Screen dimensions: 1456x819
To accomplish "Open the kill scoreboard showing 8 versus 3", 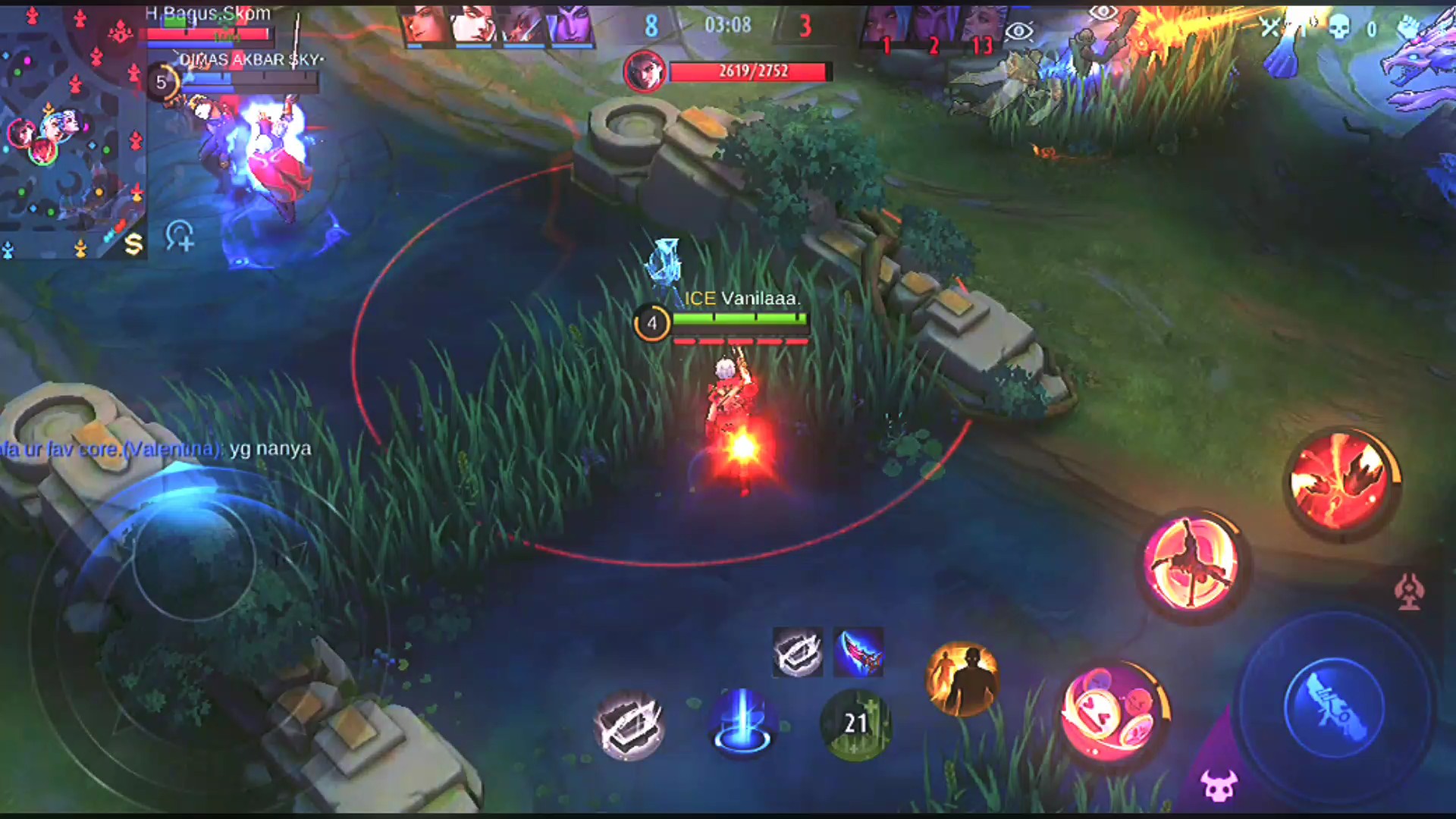I will [728, 26].
